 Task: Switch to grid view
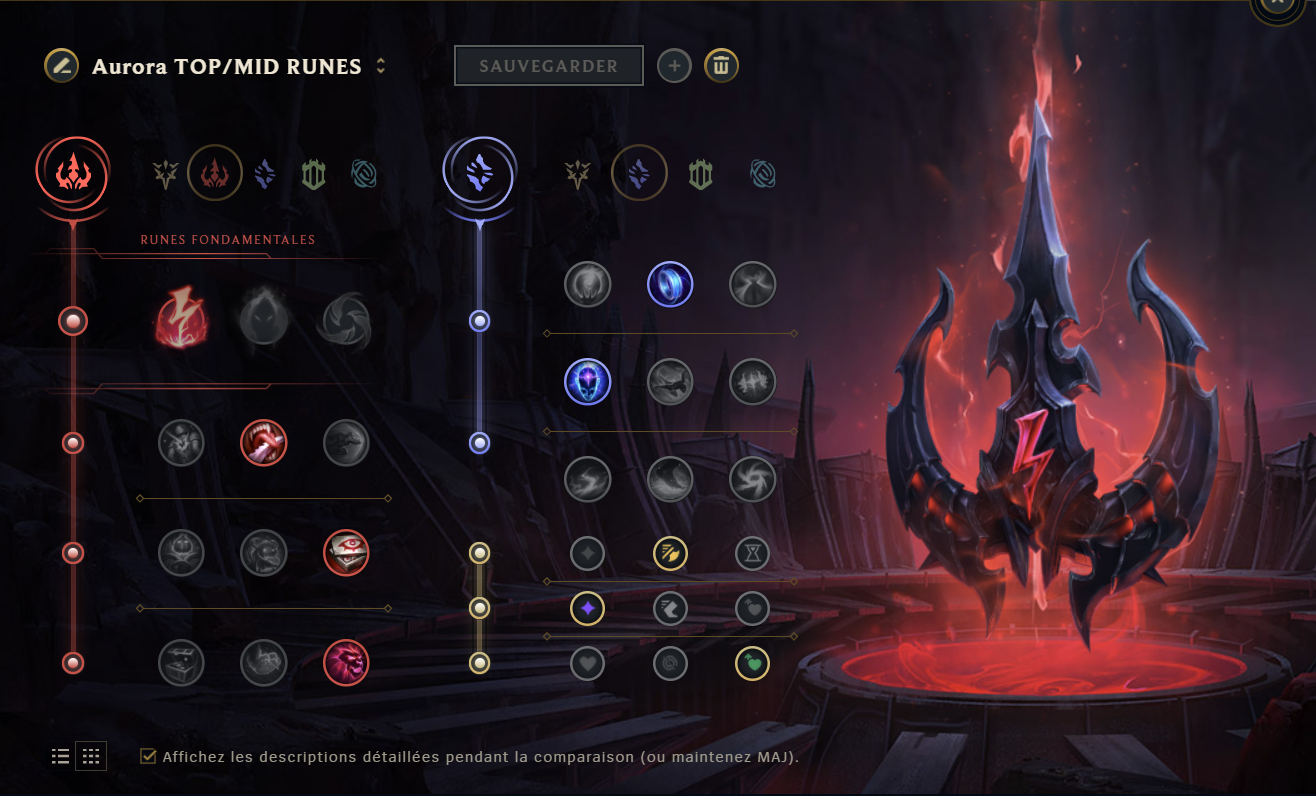(x=91, y=756)
